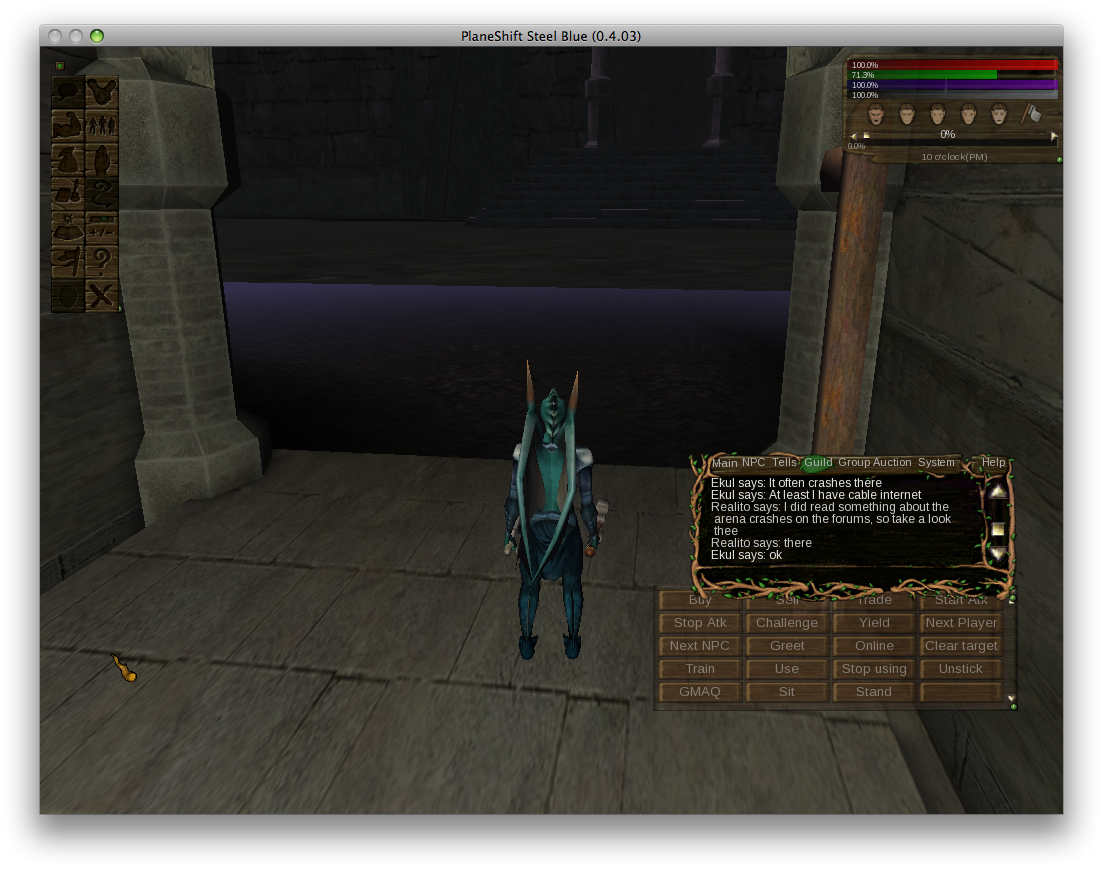Click the Challenge shortcut button
Viewport: 1103px width, 869px height.
(787, 623)
